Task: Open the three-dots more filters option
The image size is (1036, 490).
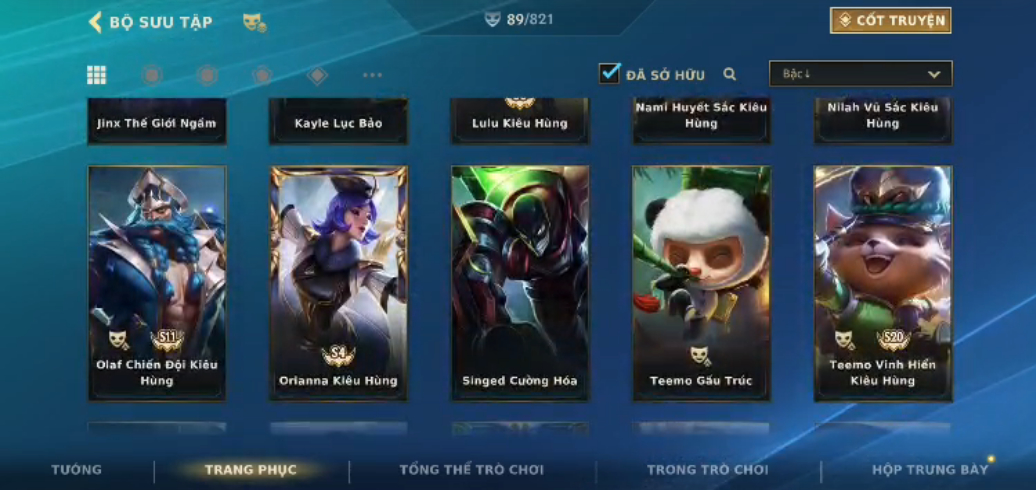Action: pos(372,75)
